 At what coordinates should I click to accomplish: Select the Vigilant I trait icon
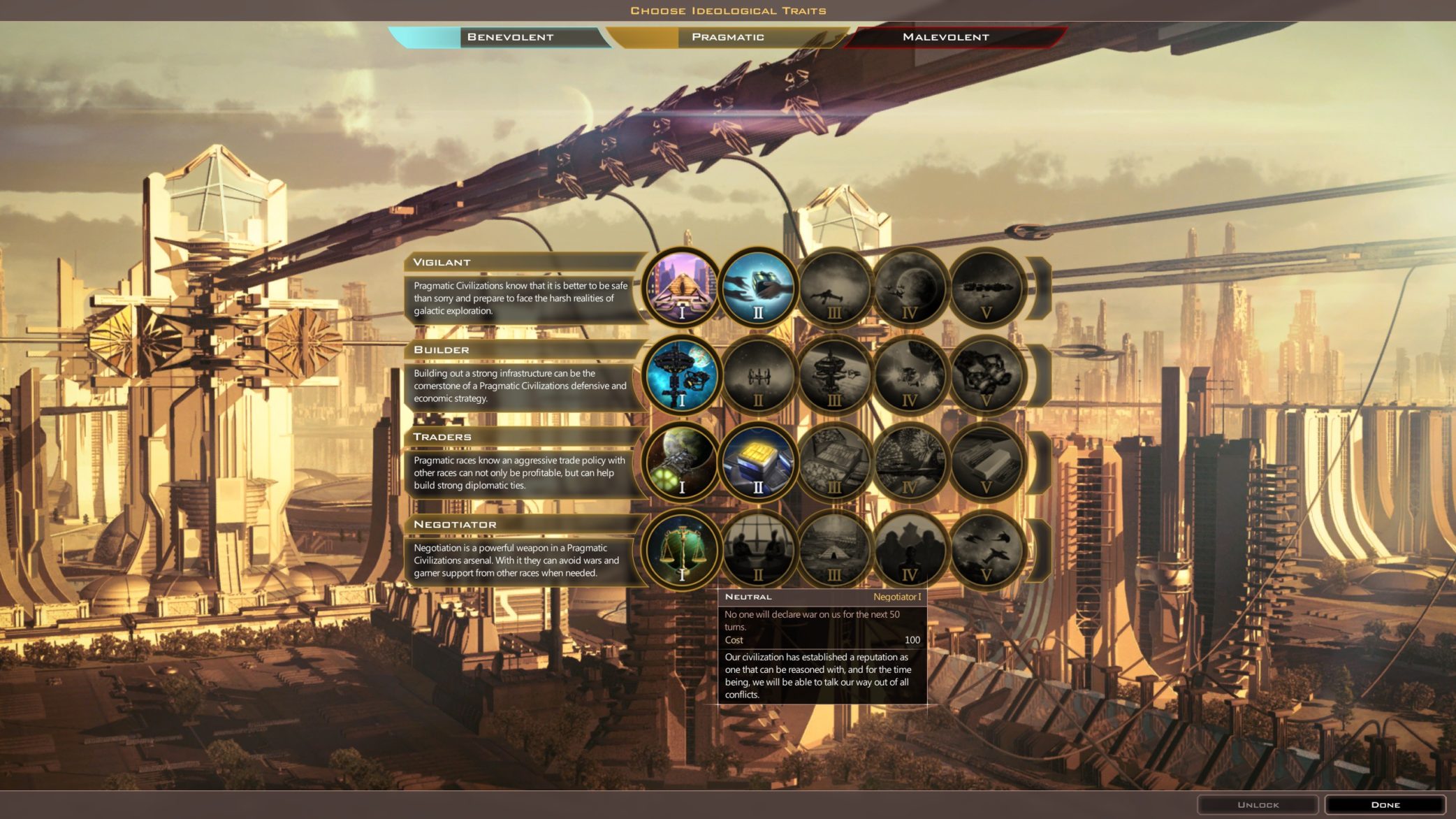(x=682, y=287)
